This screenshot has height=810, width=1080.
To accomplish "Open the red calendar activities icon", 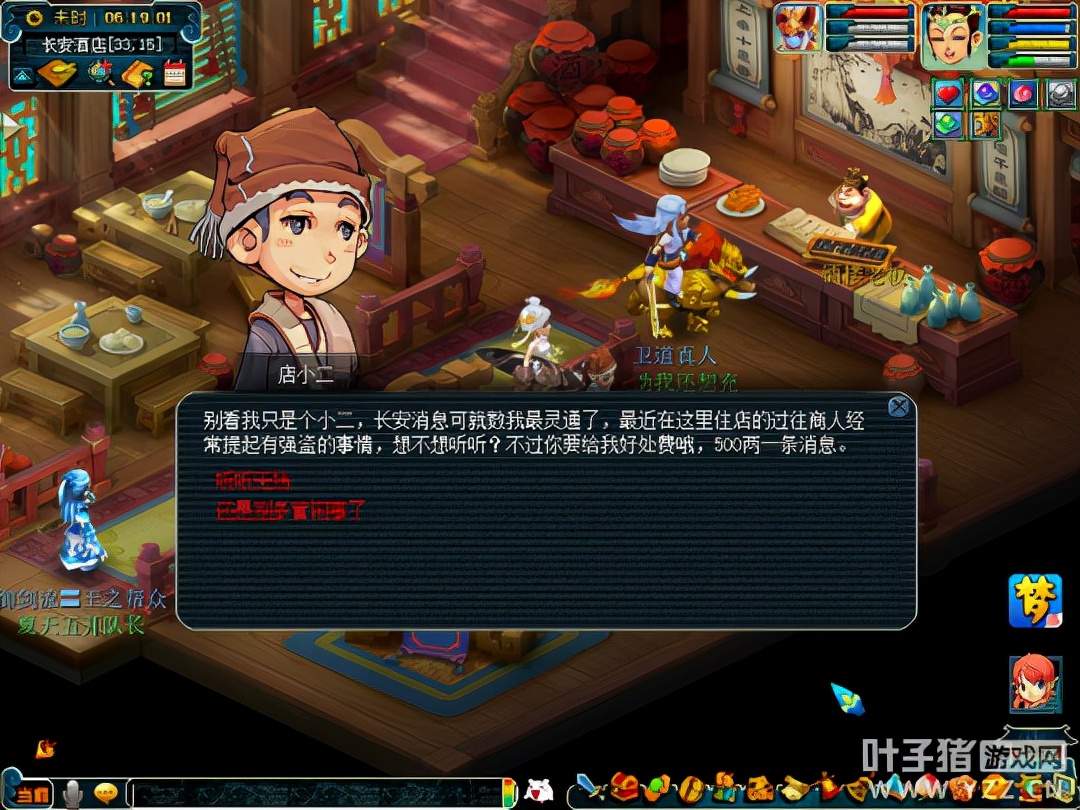I will click(175, 73).
